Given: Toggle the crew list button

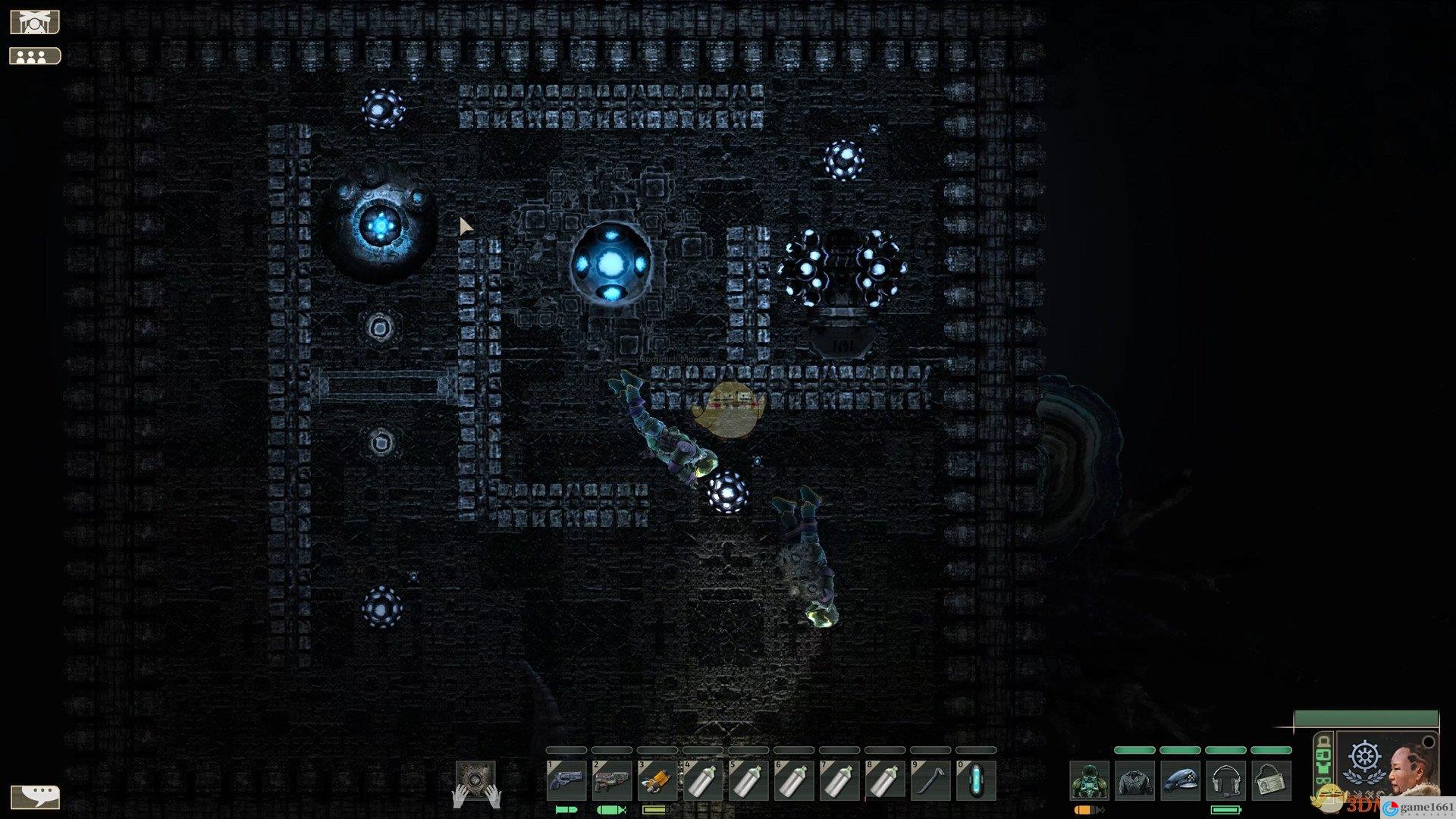Looking at the screenshot, I should (35, 56).
